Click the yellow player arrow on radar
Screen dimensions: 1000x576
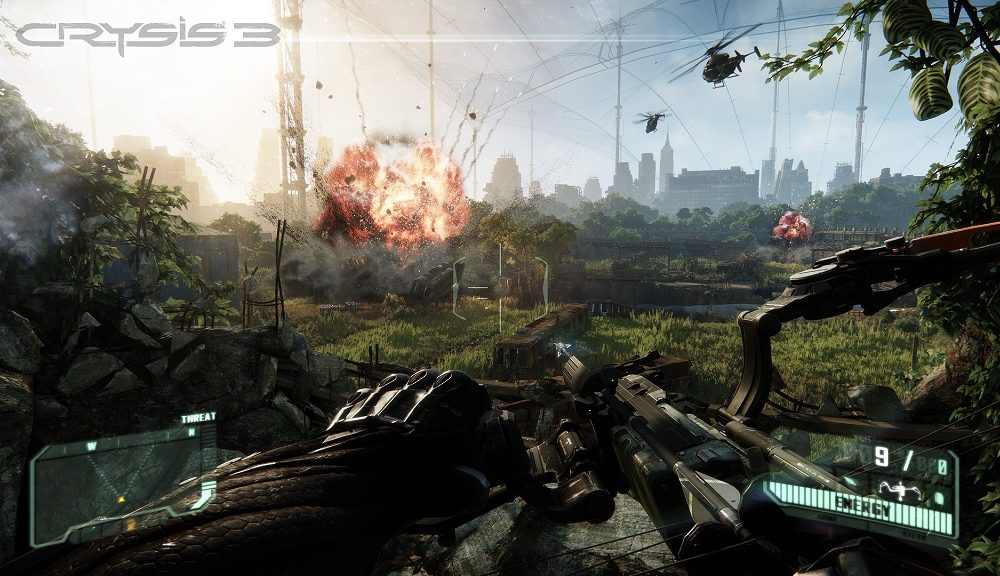(x=123, y=497)
